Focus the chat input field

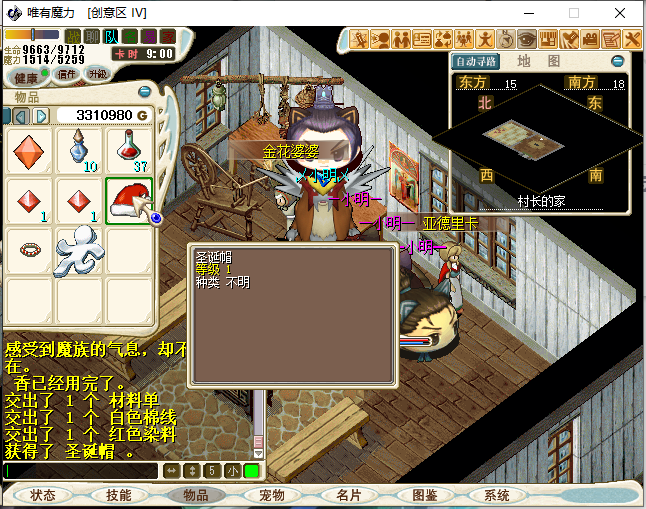click(x=80, y=470)
